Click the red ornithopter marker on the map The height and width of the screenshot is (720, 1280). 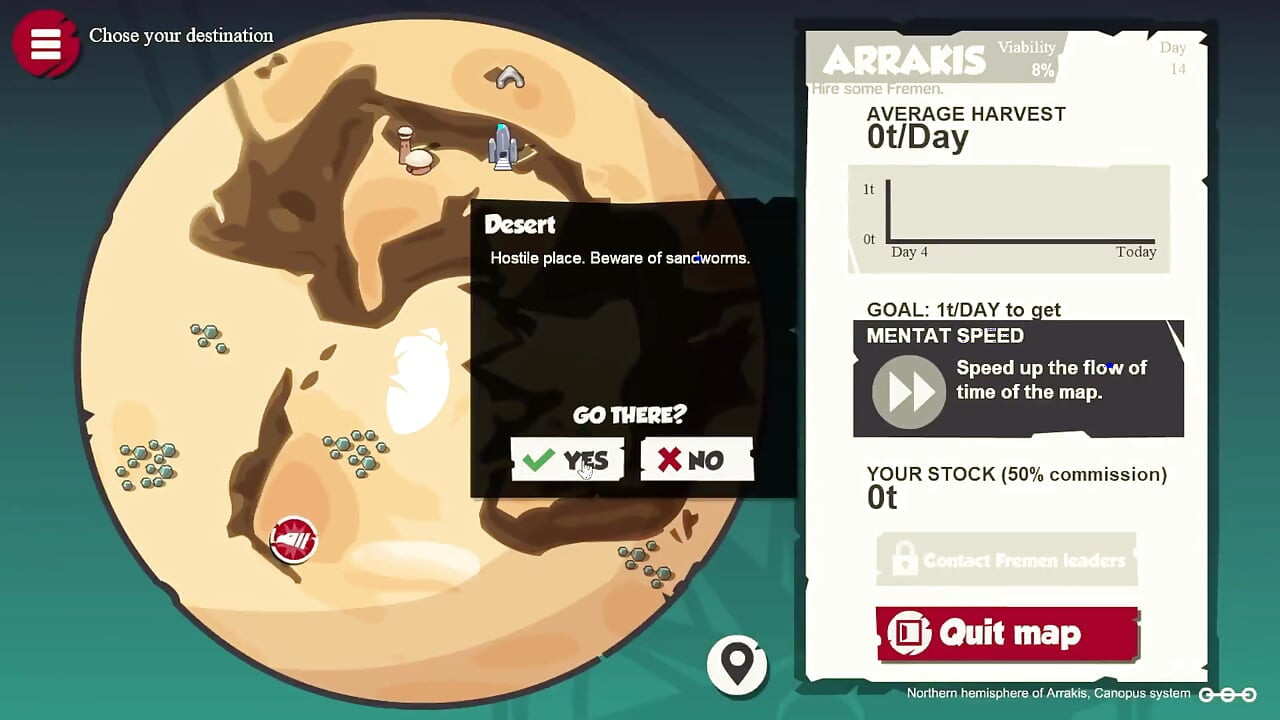(x=292, y=540)
